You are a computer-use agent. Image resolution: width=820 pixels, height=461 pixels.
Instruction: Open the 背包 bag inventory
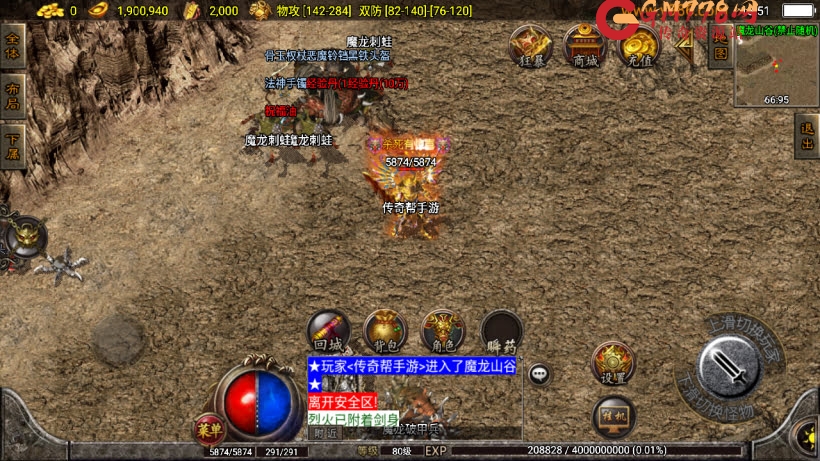(x=385, y=331)
